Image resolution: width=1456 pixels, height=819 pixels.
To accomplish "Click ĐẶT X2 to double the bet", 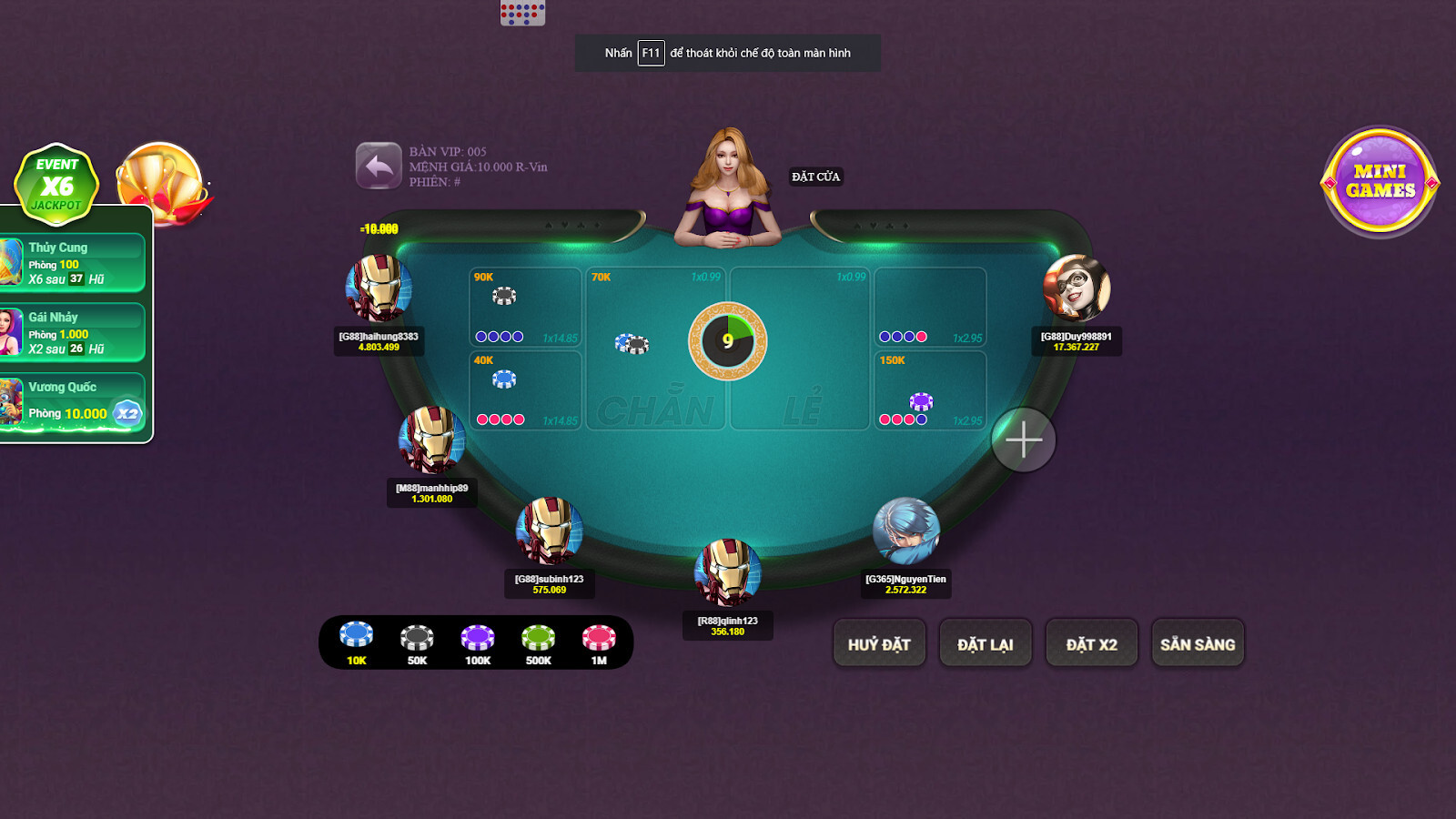I will point(1091,642).
